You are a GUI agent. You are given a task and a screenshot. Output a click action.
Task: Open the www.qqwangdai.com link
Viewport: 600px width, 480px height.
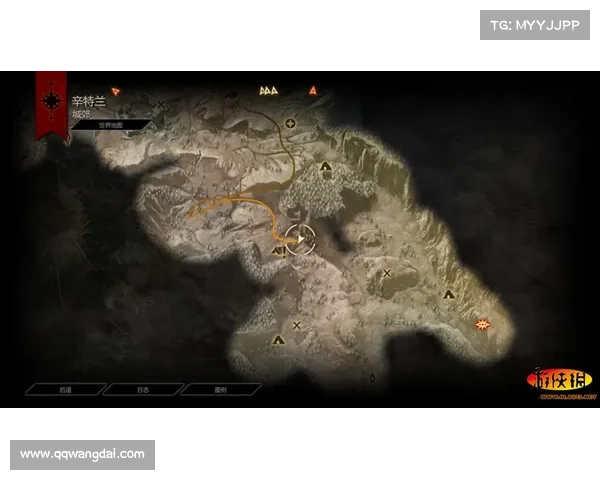pyautogui.click(x=83, y=454)
